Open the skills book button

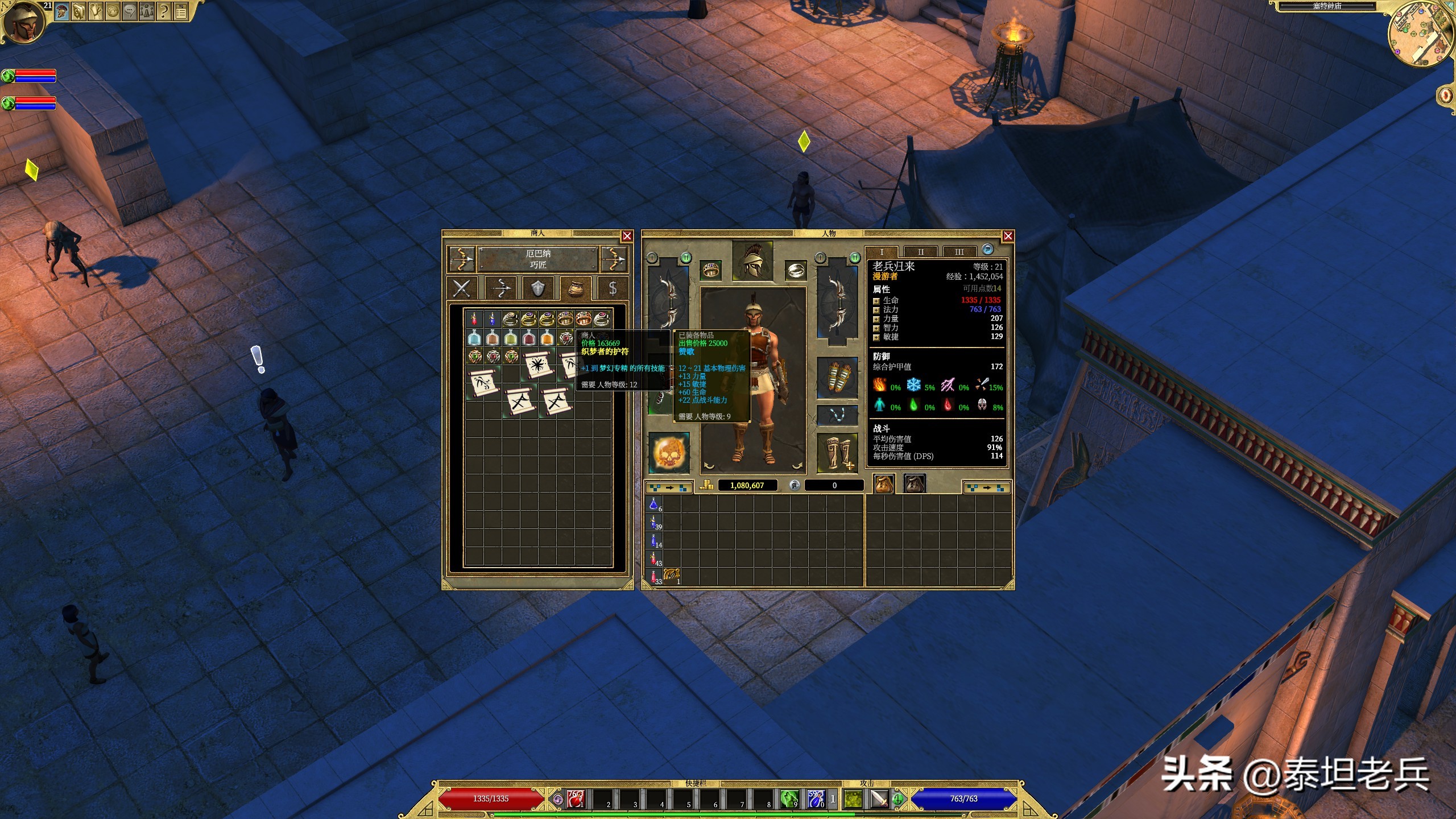78,11
